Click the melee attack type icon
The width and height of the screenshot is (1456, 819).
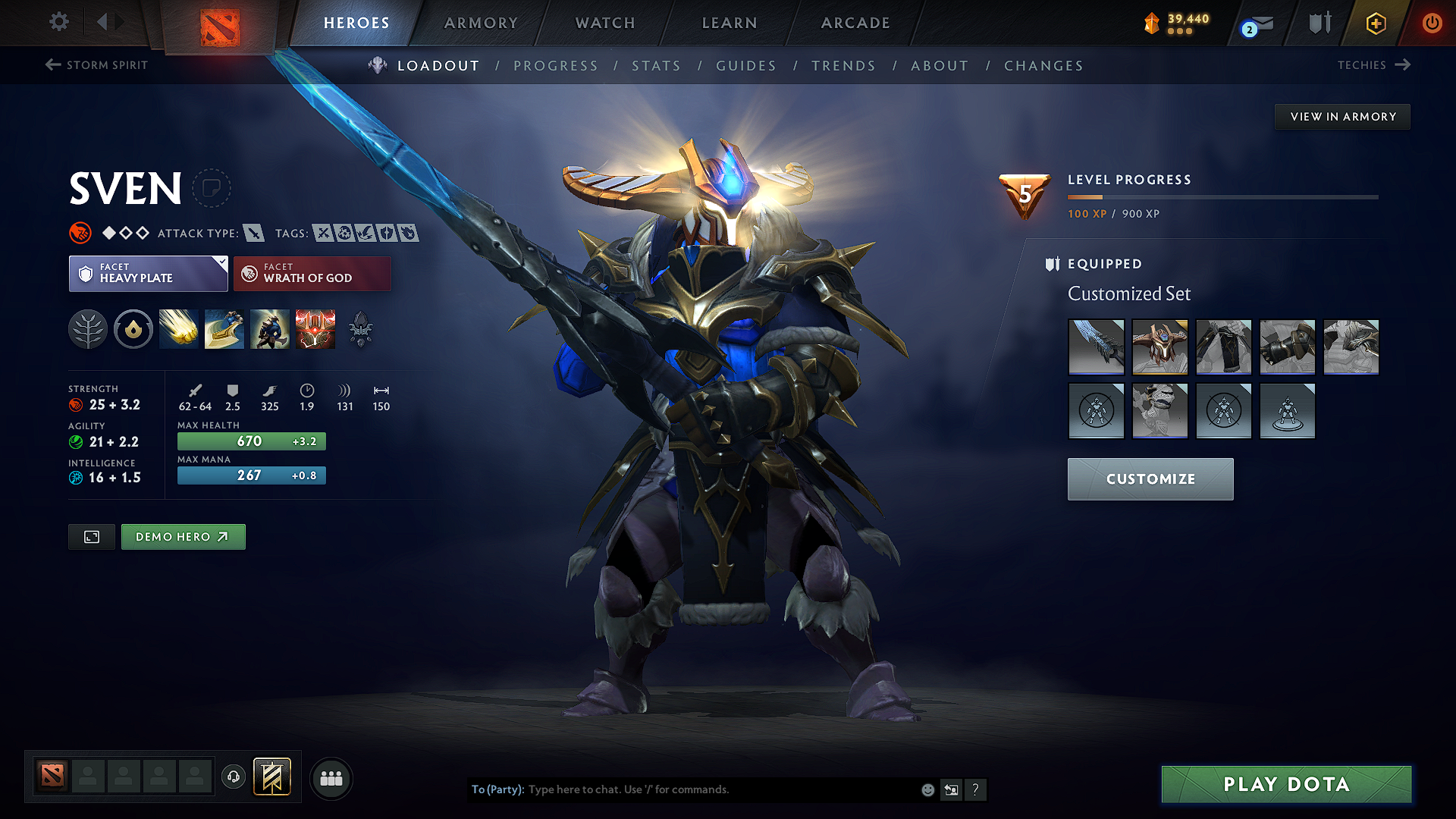[x=253, y=233]
